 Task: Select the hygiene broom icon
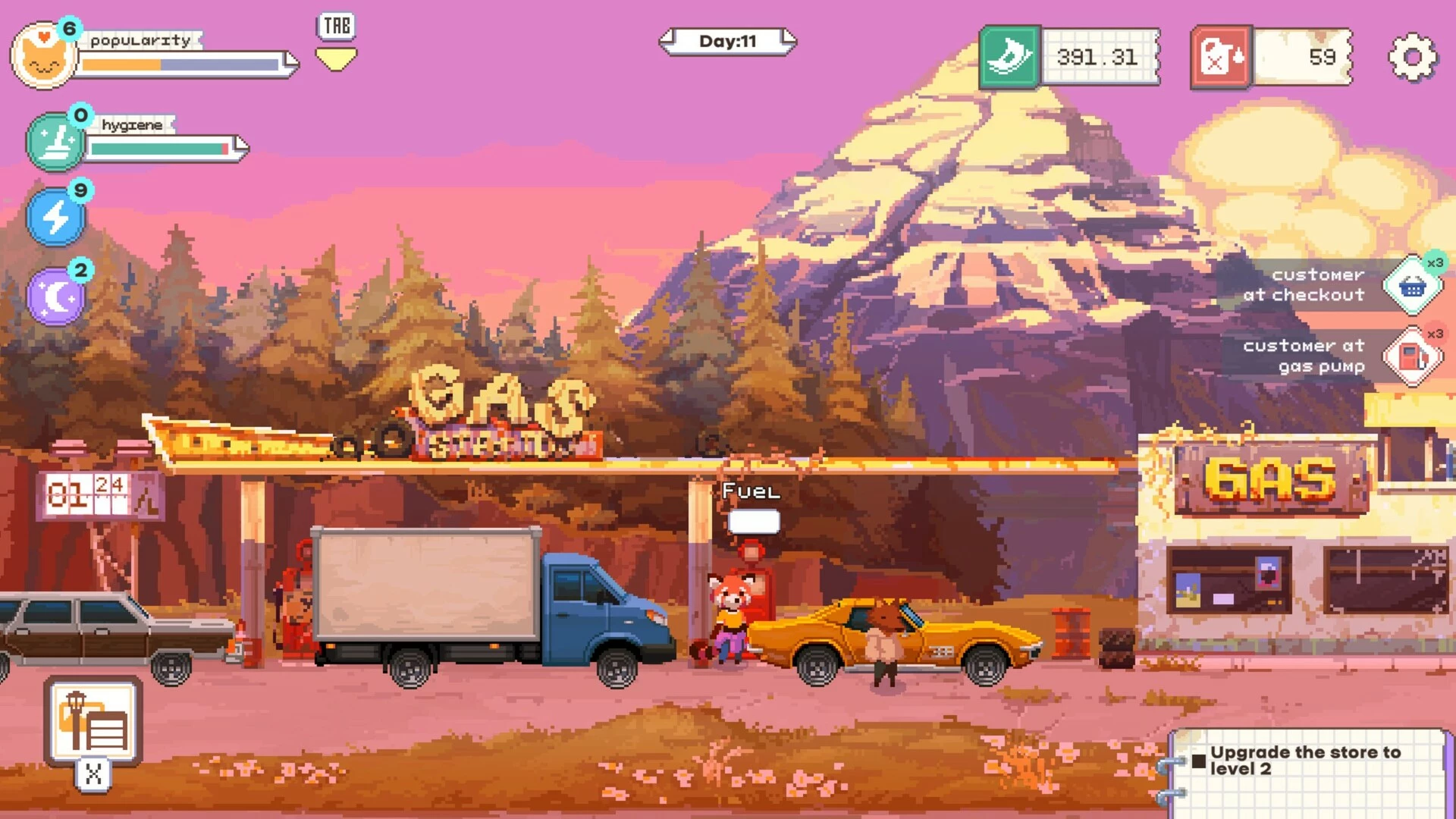pos(56,142)
